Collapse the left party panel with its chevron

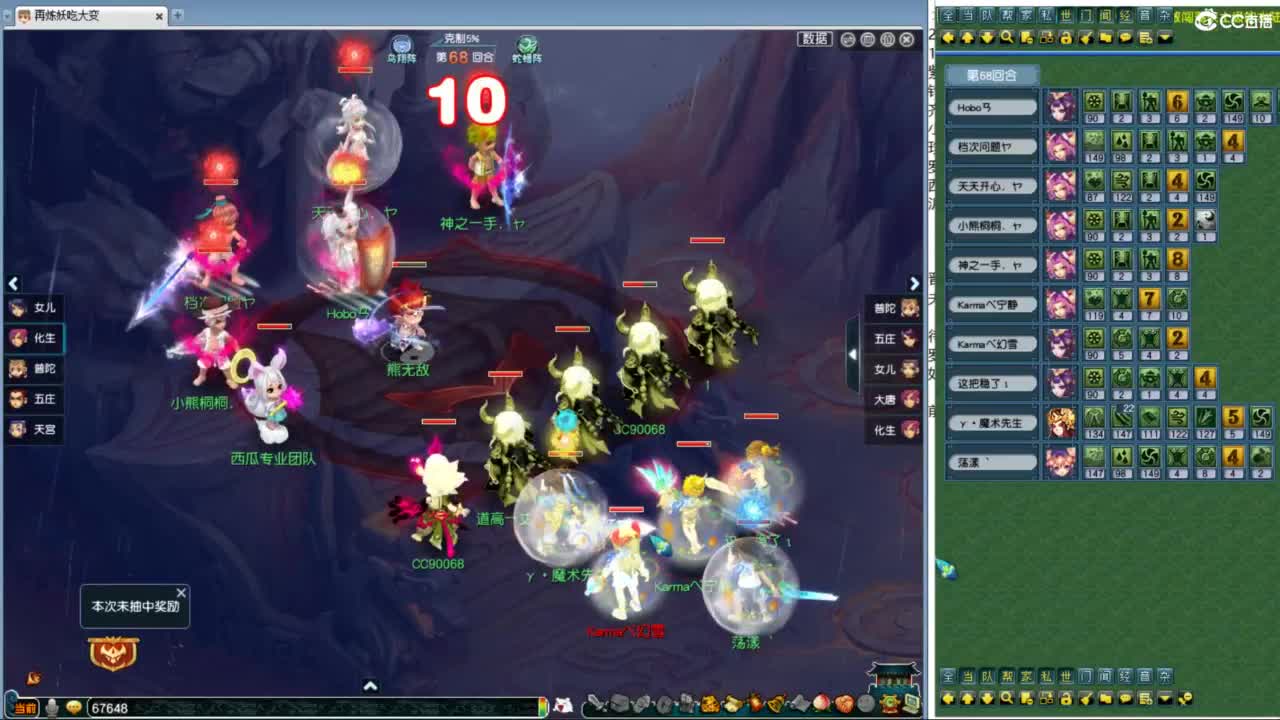click(13, 284)
